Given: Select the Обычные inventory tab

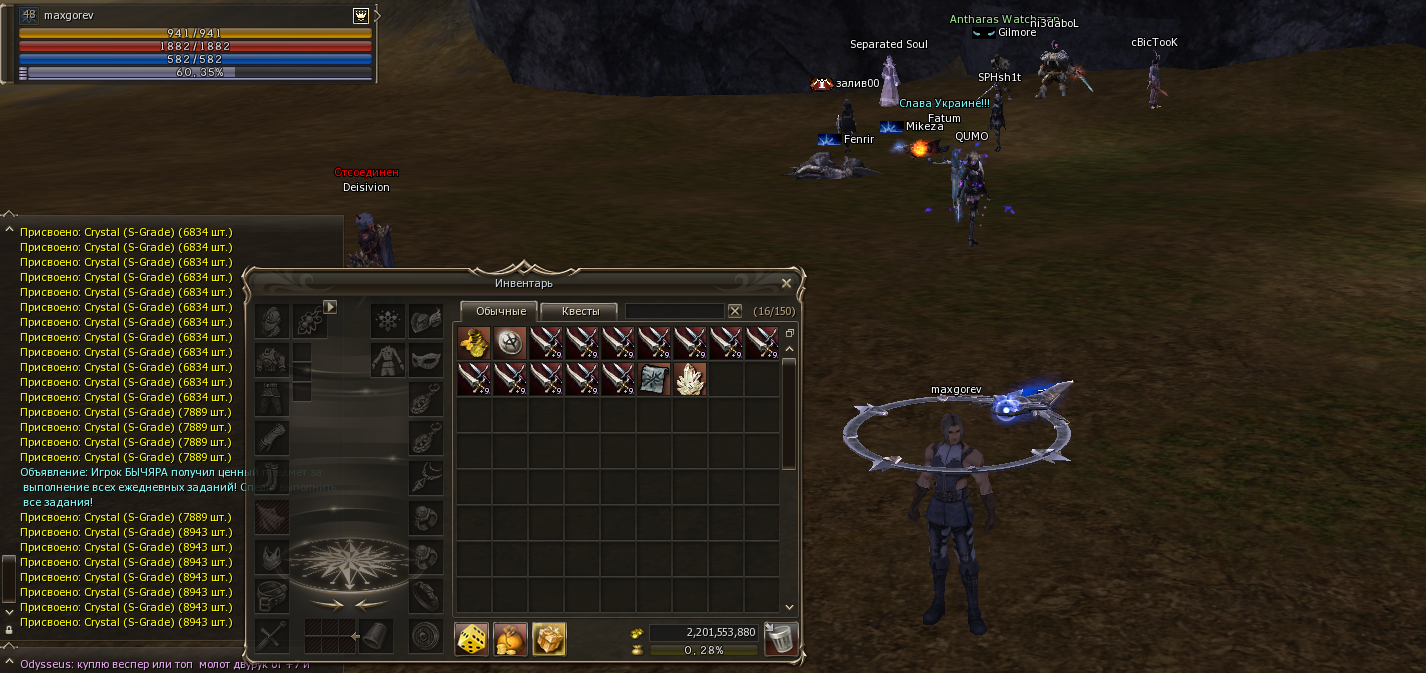Looking at the screenshot, I should pos(500,311).
